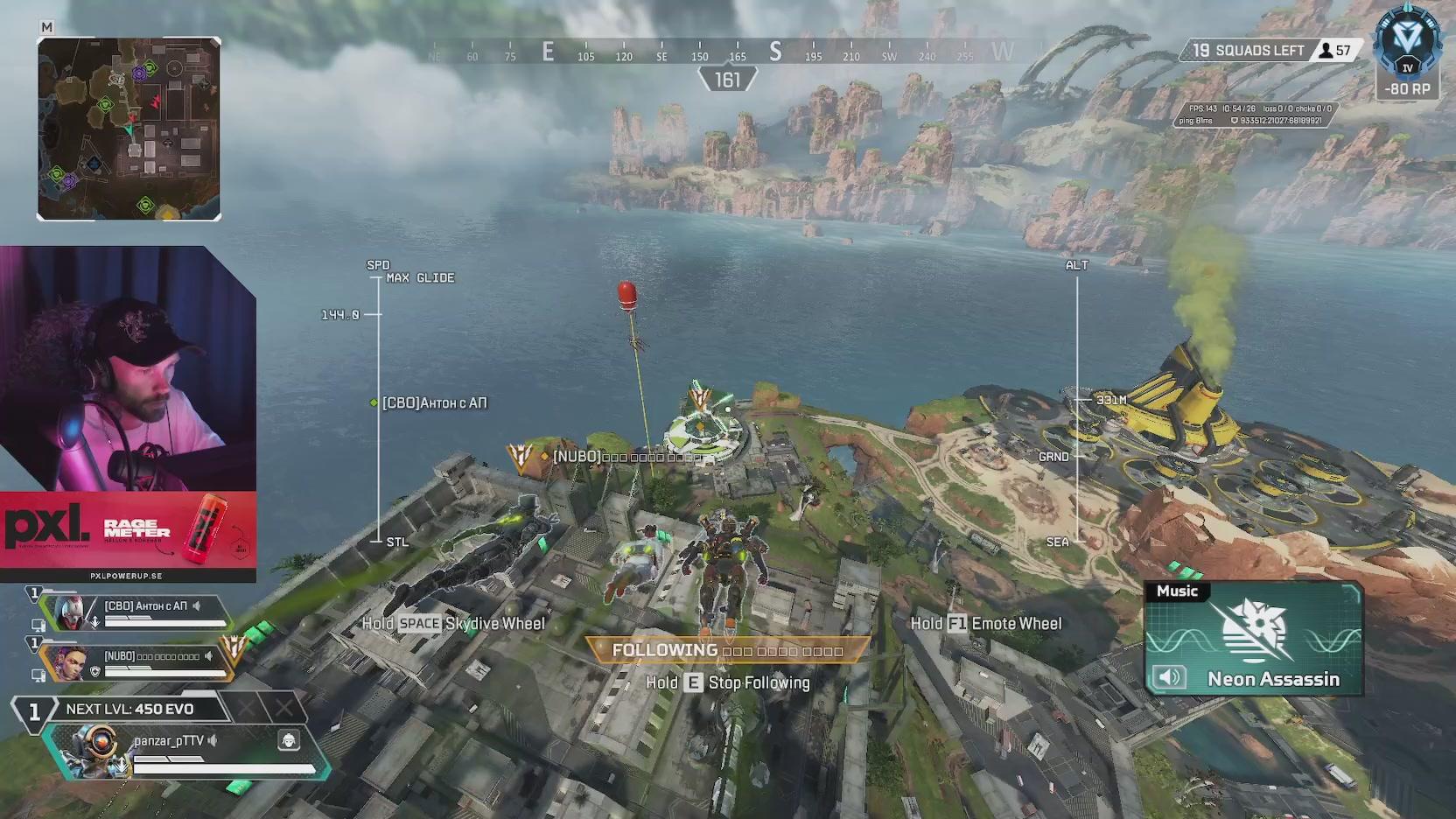Open the minimap in the corner
This screenshot has width=1456, height=819.
pos(129,129)
